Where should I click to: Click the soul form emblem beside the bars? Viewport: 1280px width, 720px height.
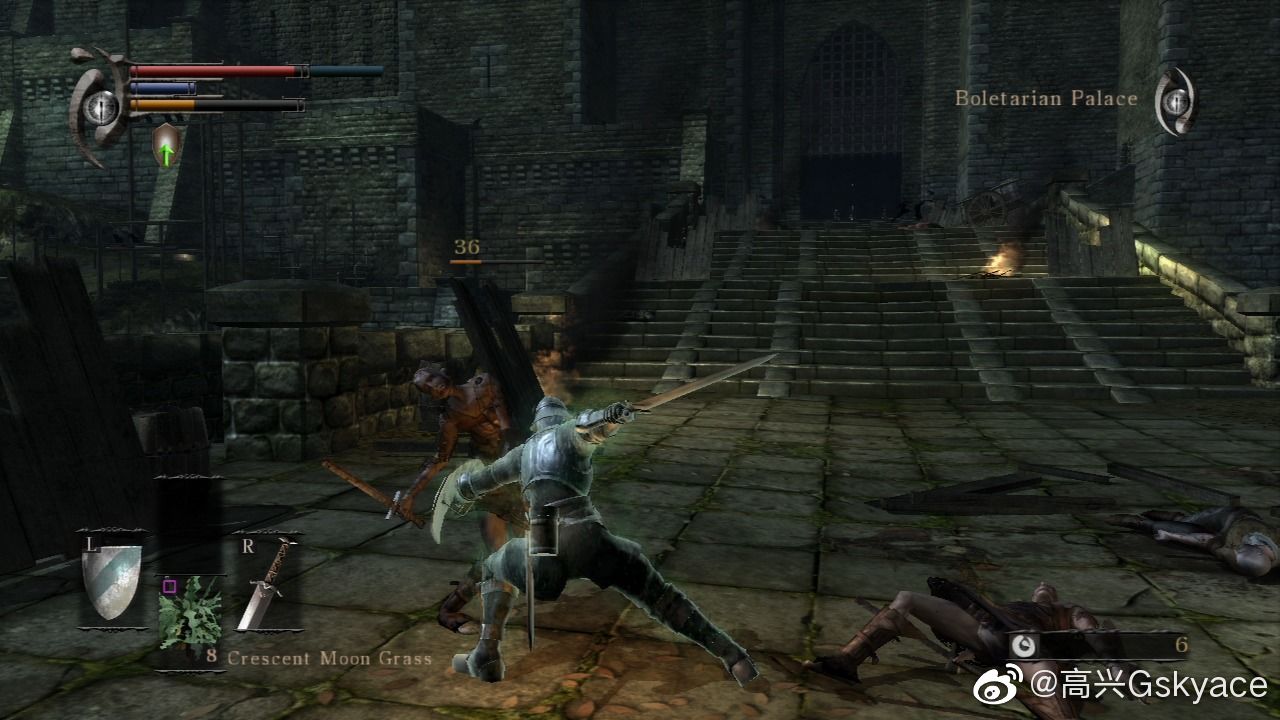click(x=101, y=105)
